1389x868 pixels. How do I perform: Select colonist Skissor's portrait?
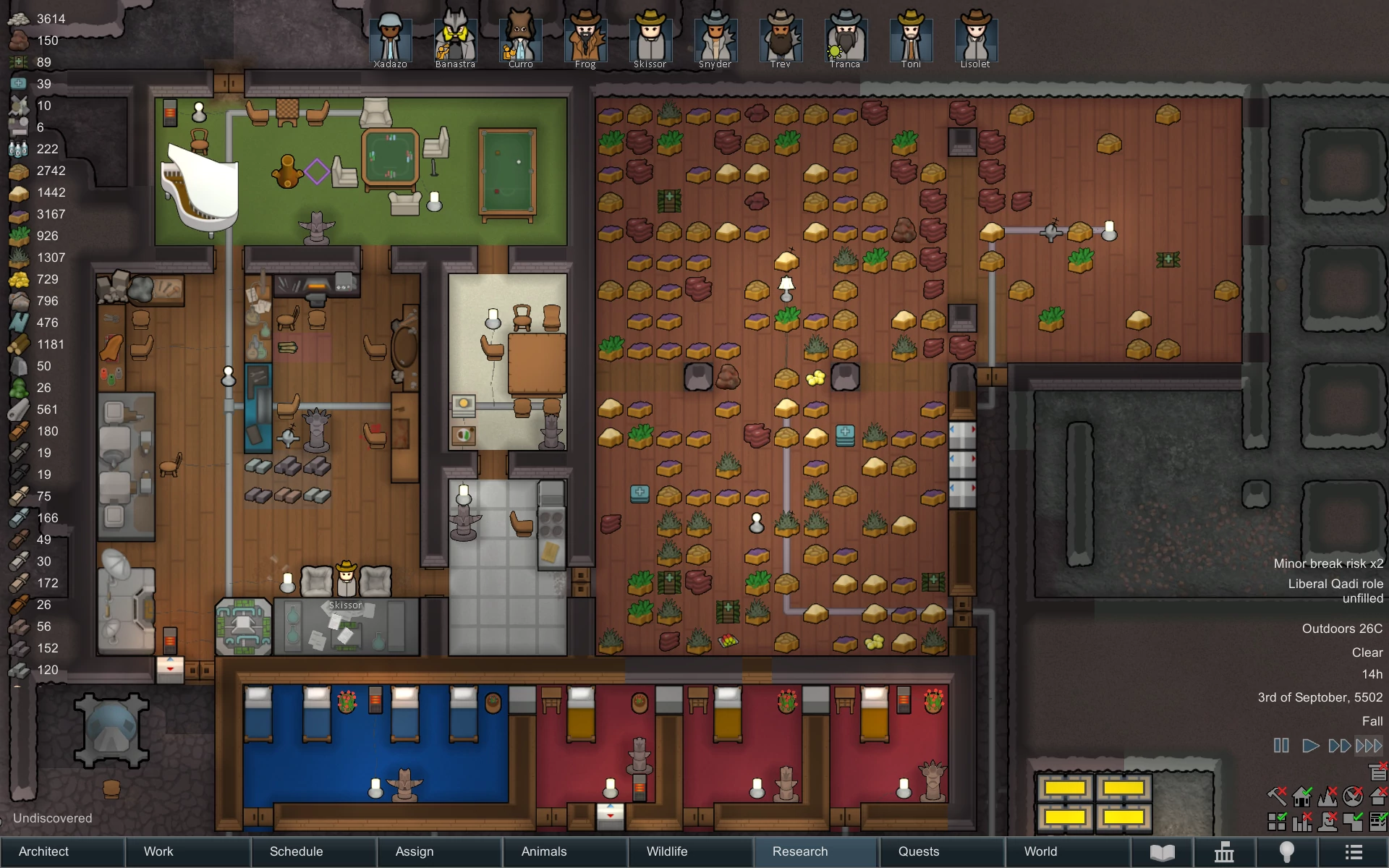[x=650, y=40]
